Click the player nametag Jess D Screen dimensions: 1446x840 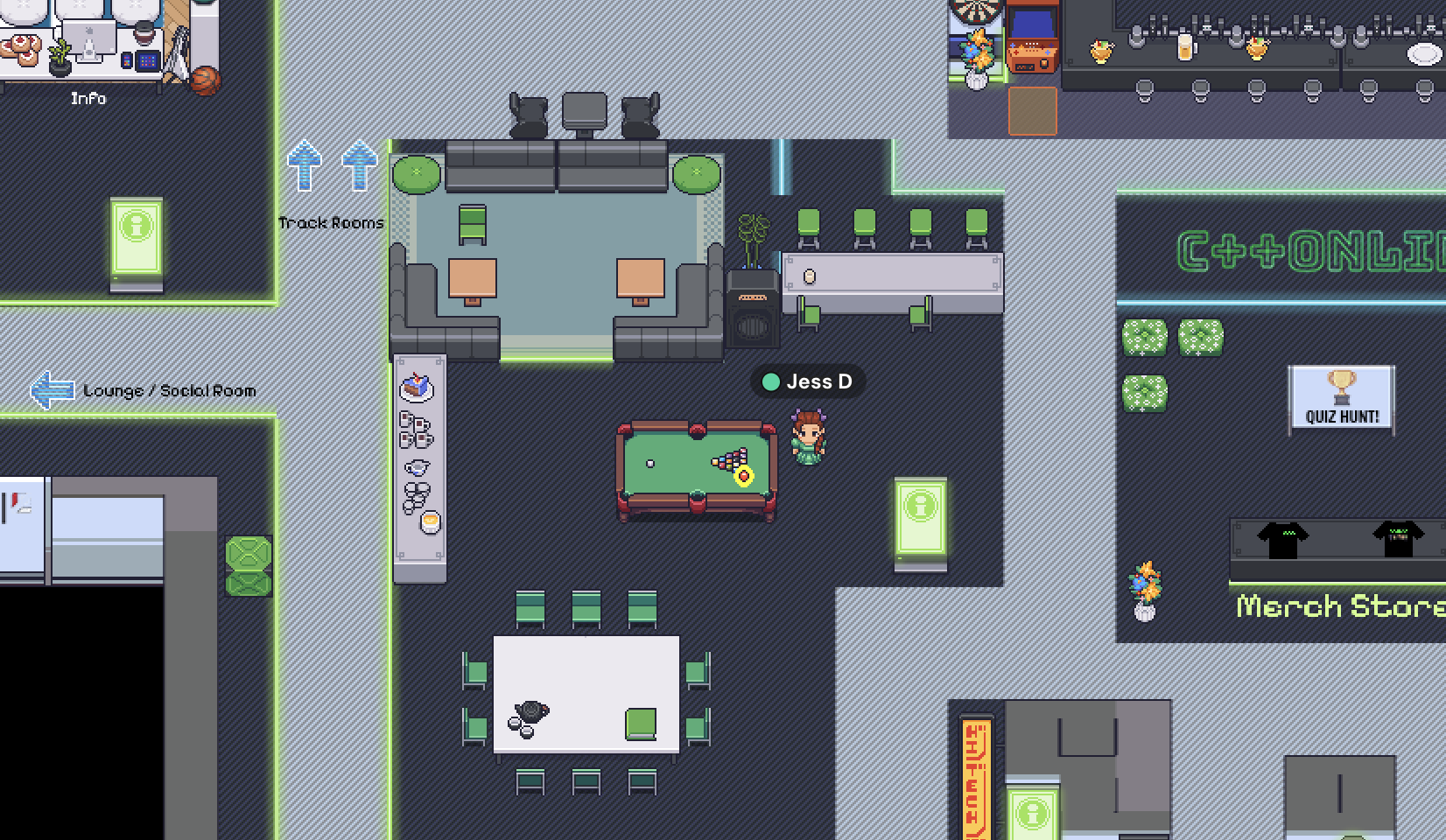coord(807,381)
